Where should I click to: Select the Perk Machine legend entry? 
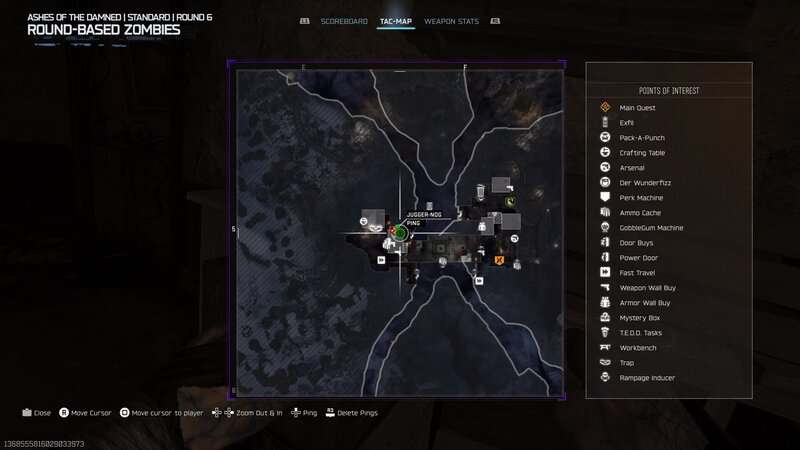click(641, 198)
